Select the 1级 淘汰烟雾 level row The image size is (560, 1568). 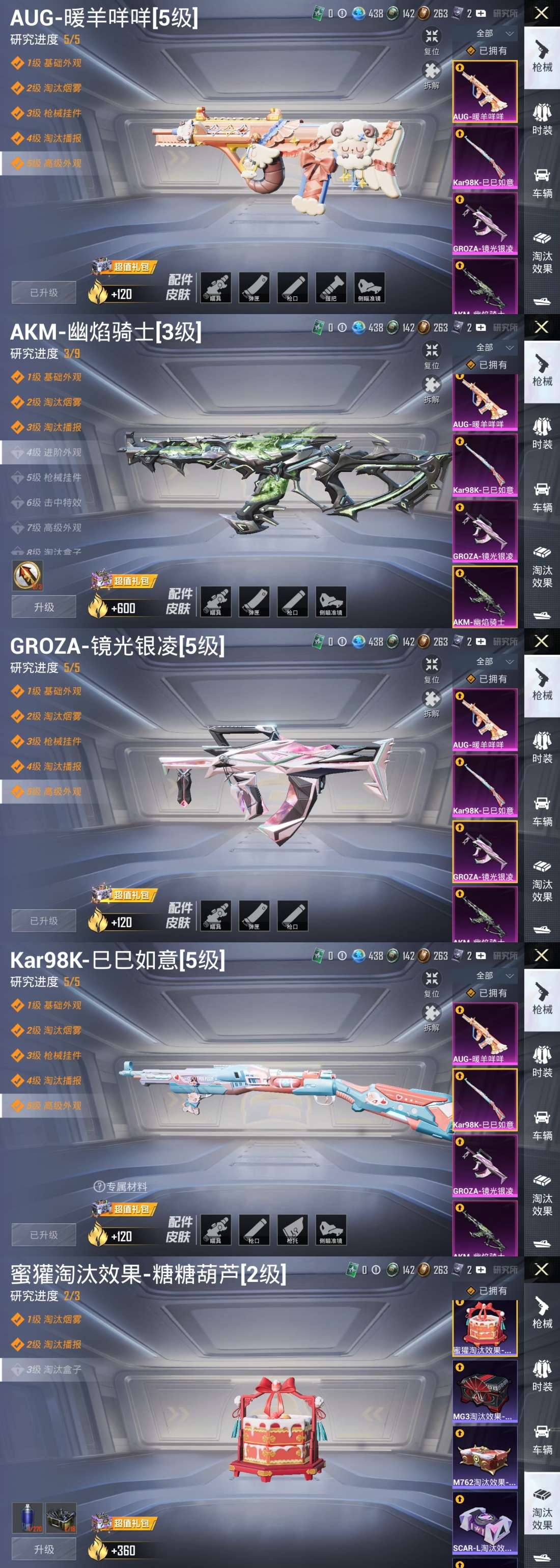click(53, 1319)
